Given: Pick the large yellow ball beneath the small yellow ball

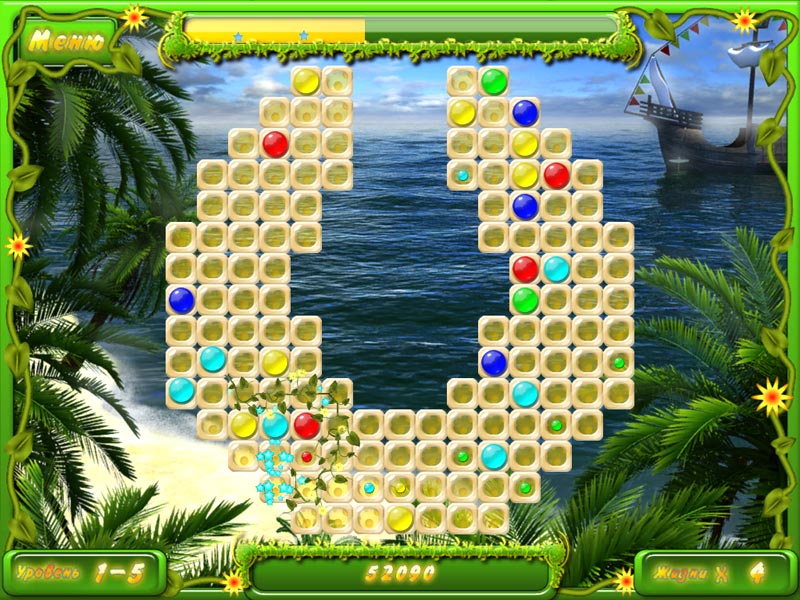Looking at the screenshot, I should 400,518.
